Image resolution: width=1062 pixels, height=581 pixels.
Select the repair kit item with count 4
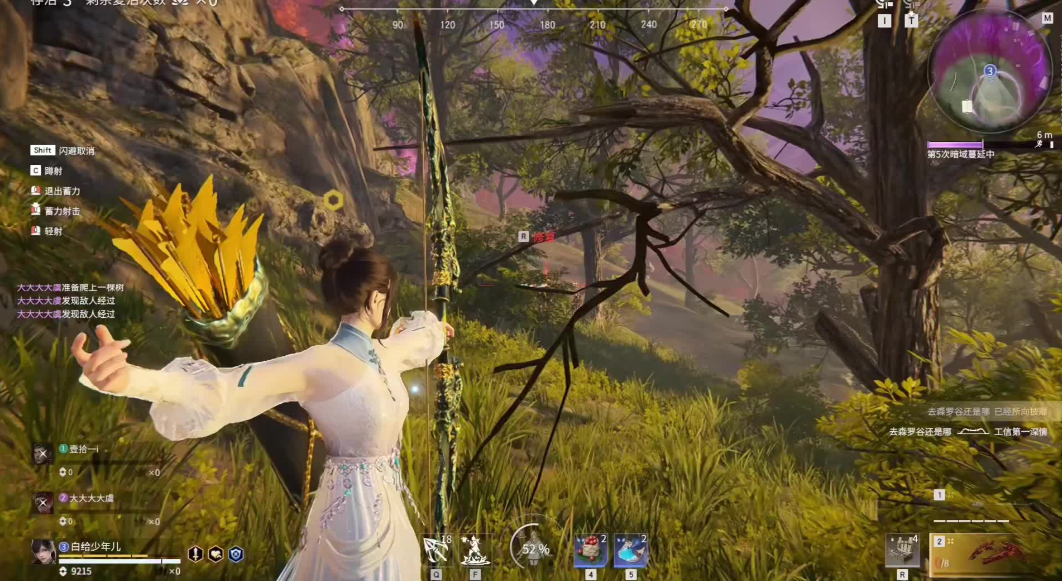click(902, 551)
